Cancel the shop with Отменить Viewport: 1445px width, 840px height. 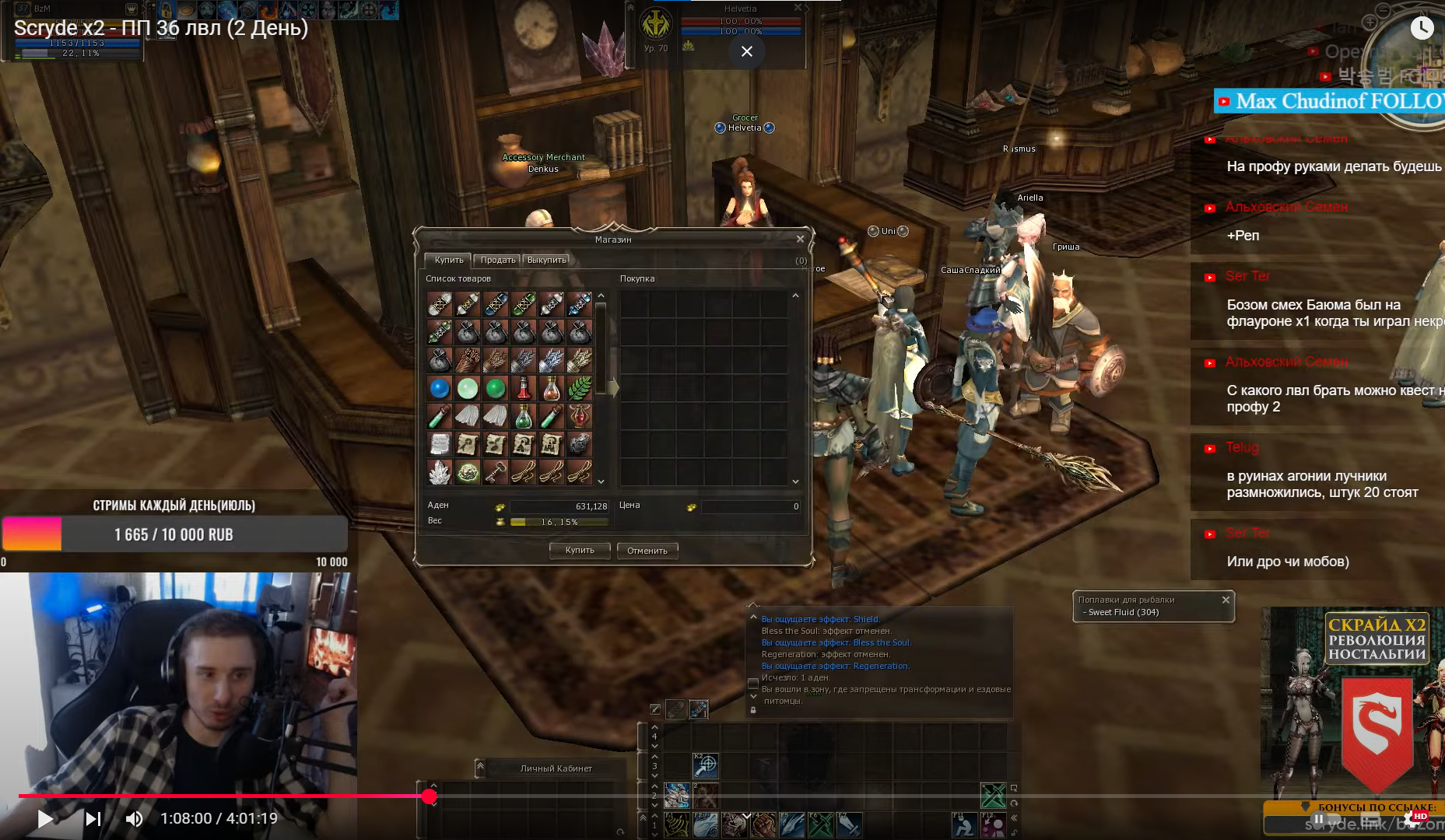(x=647, y=551)
